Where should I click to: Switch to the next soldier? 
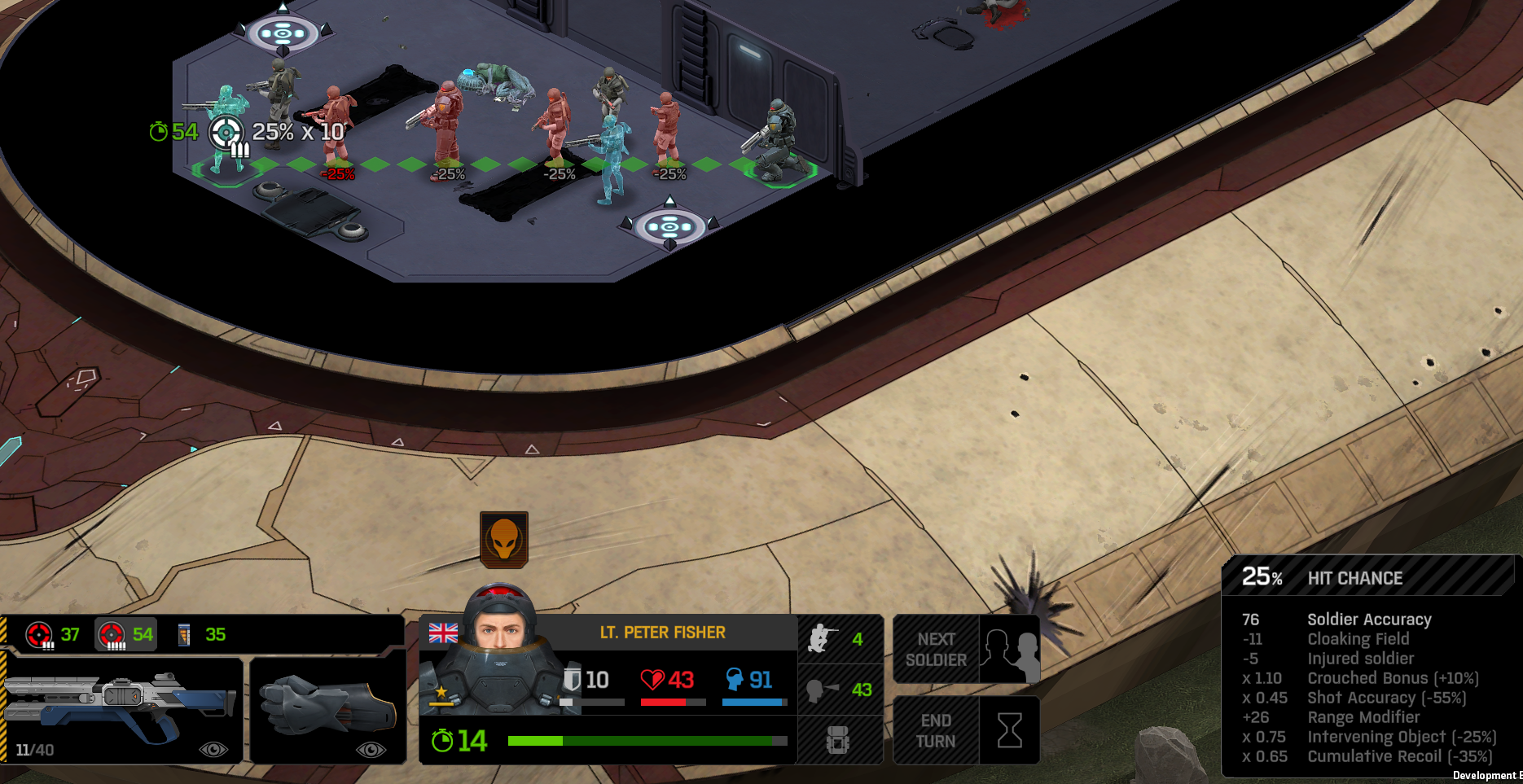(966, 649)
